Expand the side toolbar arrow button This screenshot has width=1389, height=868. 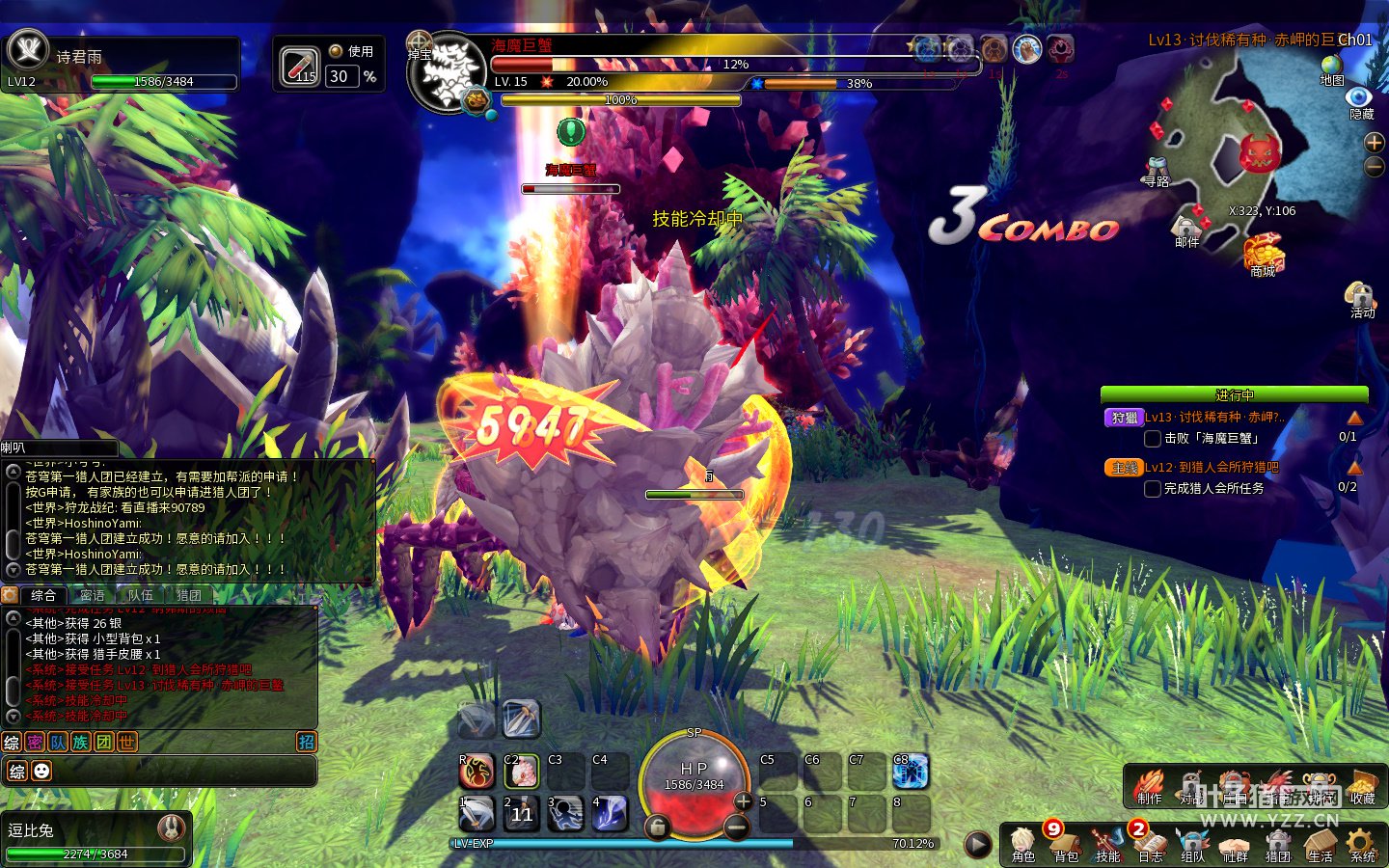(977, 844)
